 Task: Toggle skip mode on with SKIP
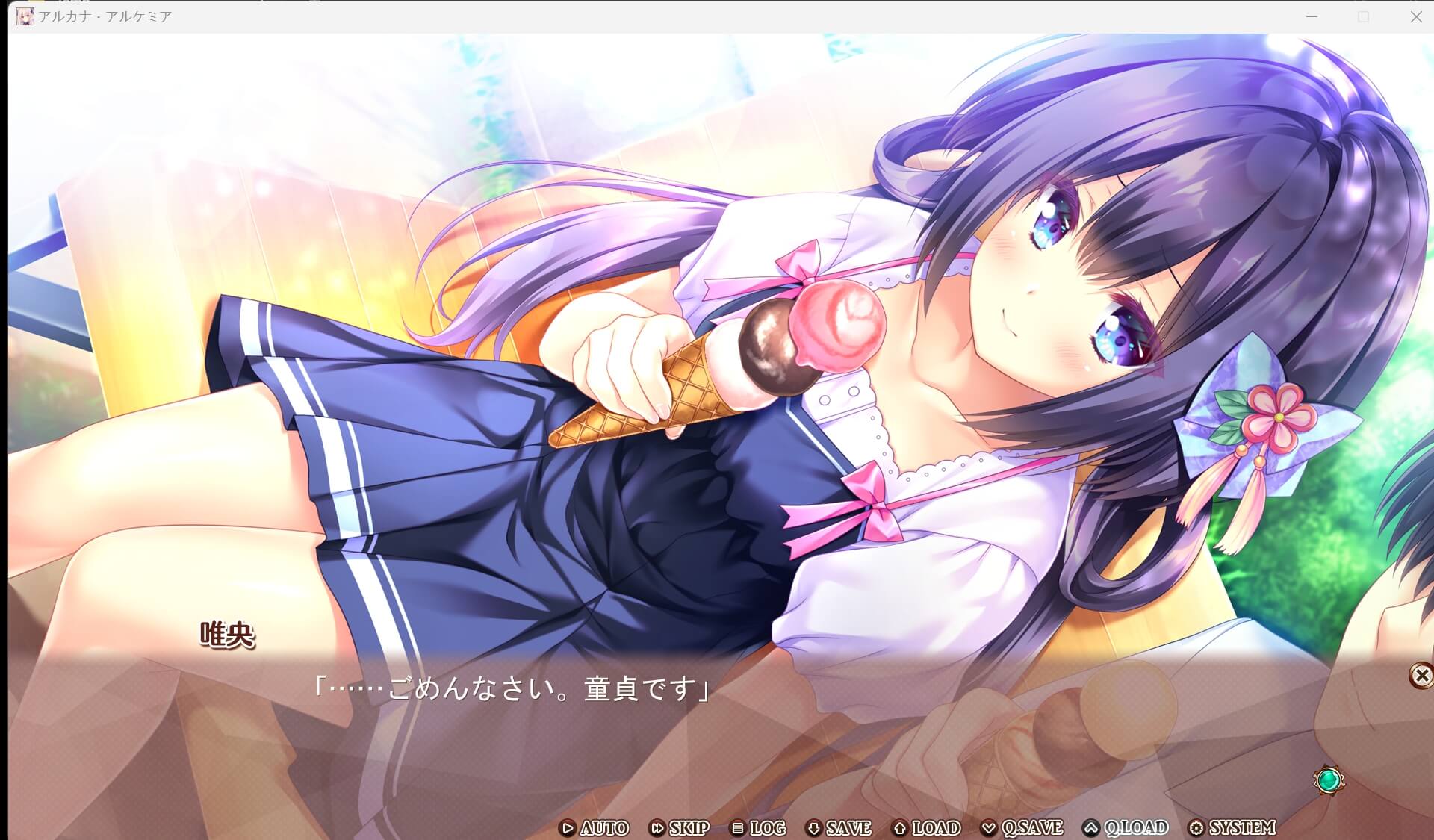689,828
